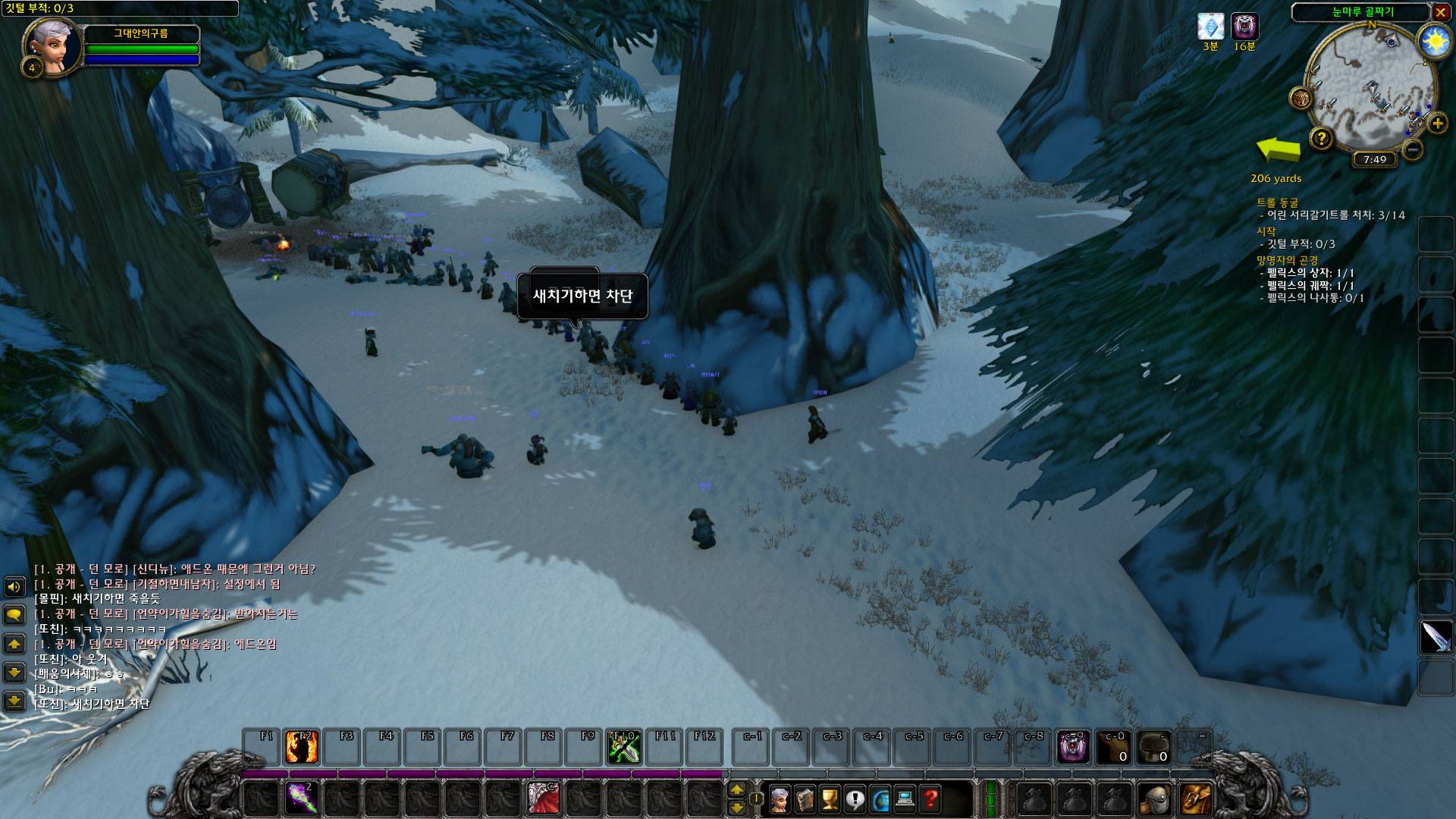1456x819 pixels.
Task: Select the player portrait
Action: (x=52, y=45)
